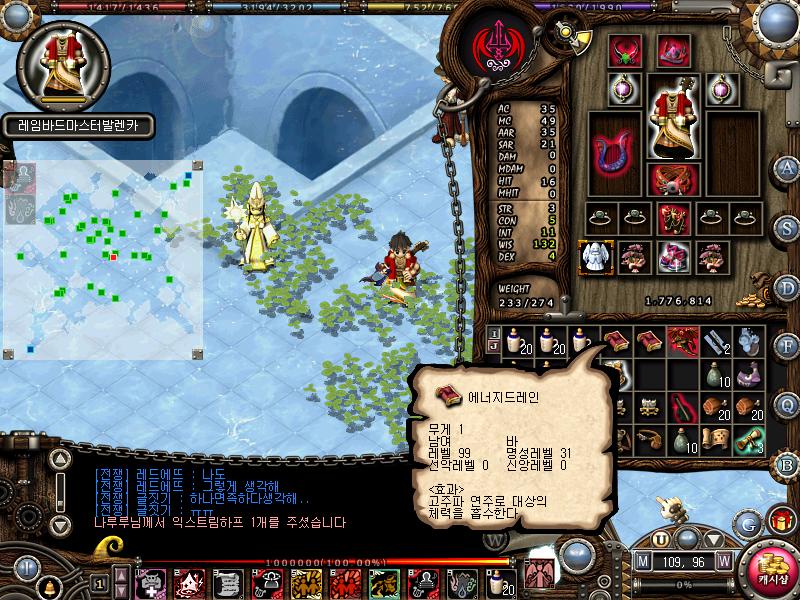Viewport: 800px width, 600px height.
Task: Select the white angel statue equipment slot
Action: coord(598,256)
